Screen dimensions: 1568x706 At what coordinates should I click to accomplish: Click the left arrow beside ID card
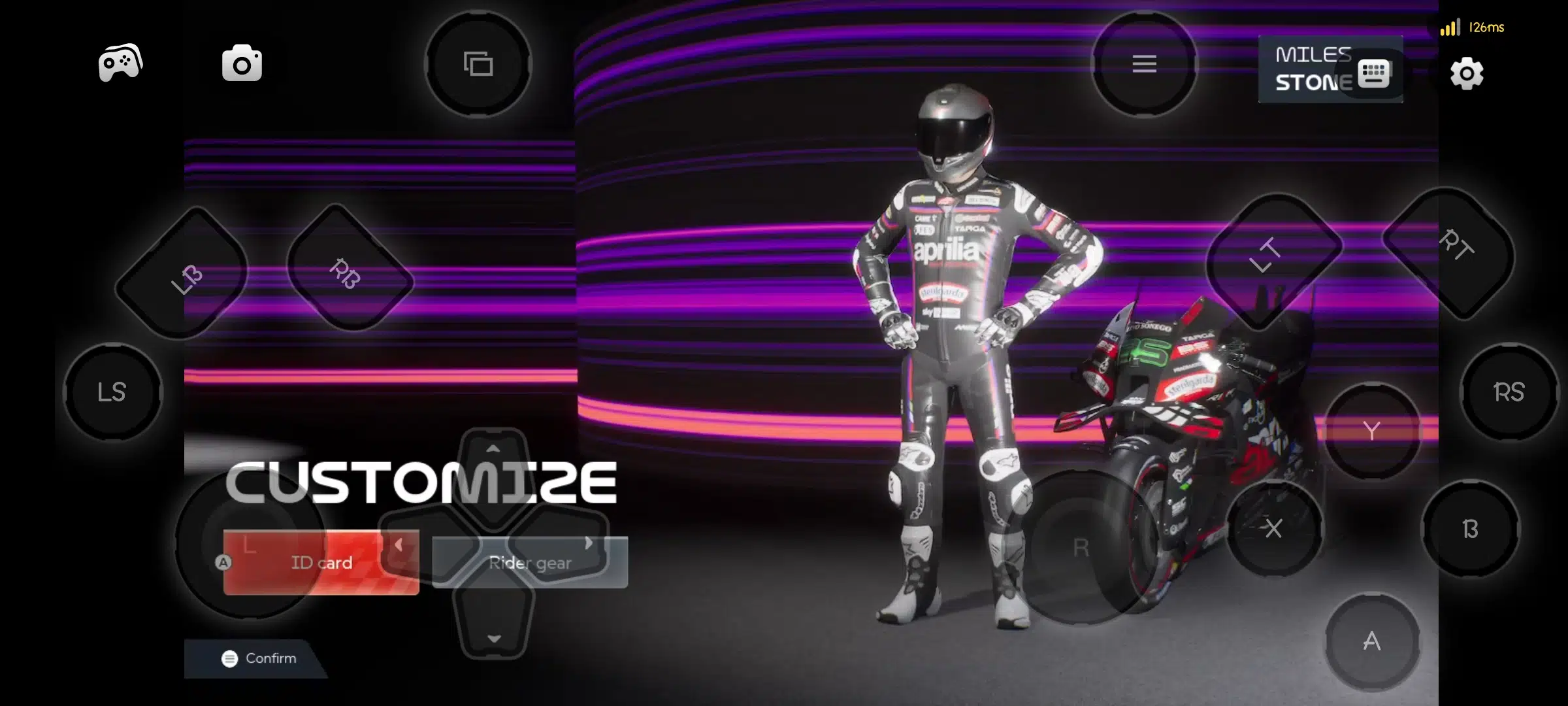[399, 545]
